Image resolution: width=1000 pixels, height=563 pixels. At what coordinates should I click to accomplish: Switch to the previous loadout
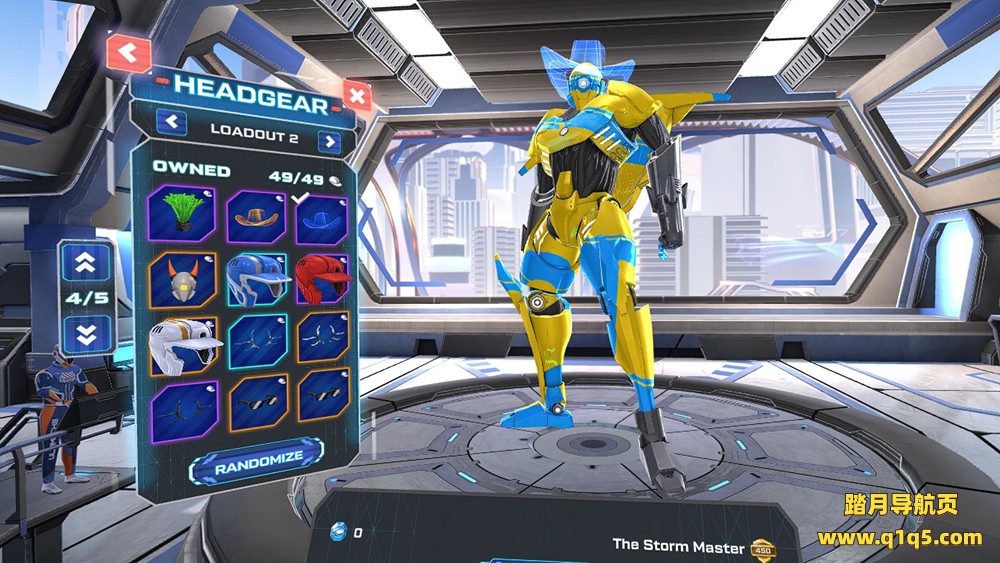[173, 122]
